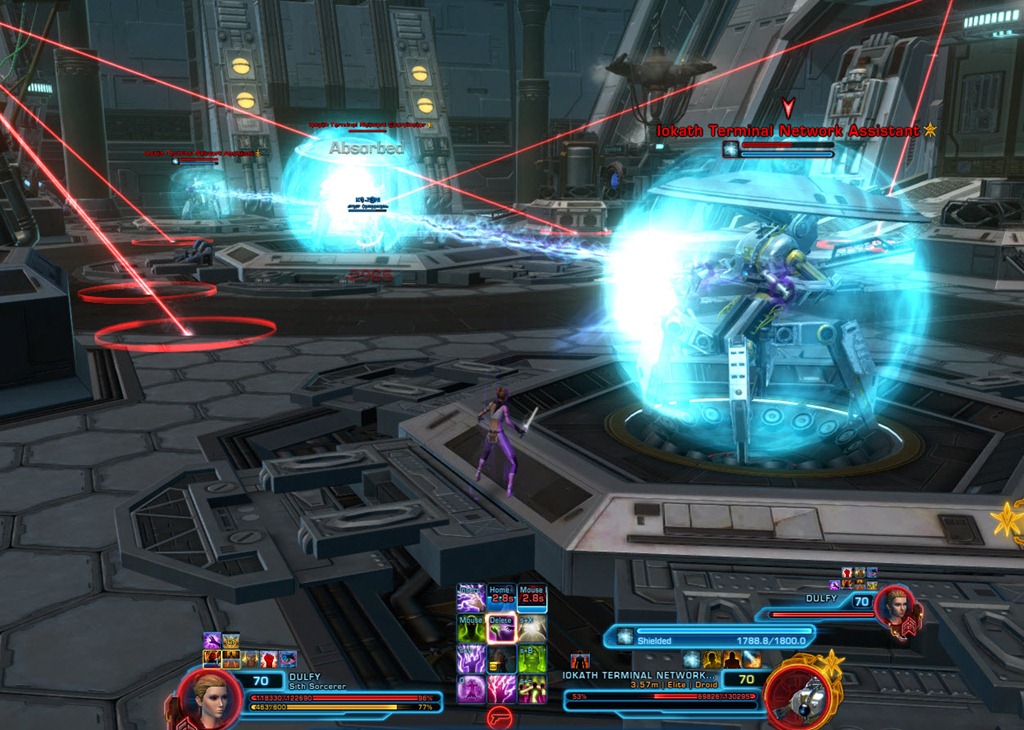Screen dimensions: 1024x730
Task: Inspect the purple hand buff above player frame
Action: point(212,640)
